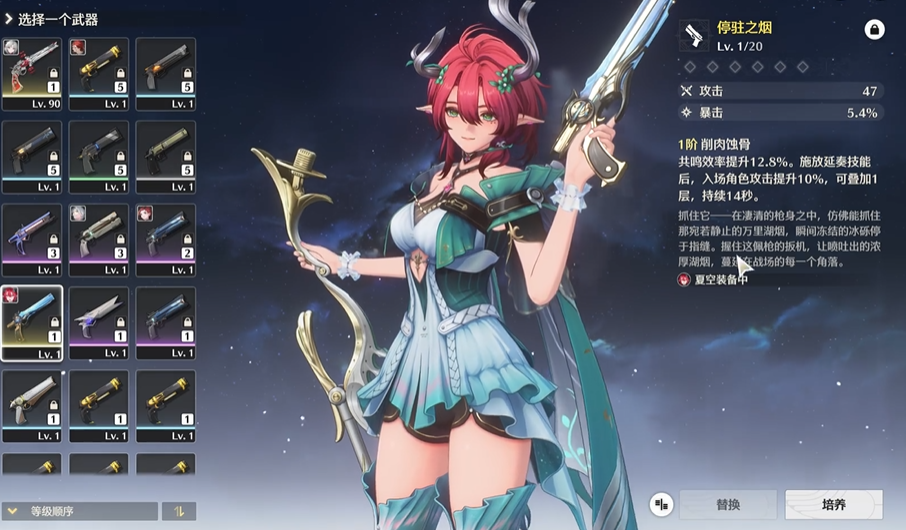Open the weapon compare list icon
Viewport: 906px width, 530px height.
pyautogui.click(x=661, y=505)
